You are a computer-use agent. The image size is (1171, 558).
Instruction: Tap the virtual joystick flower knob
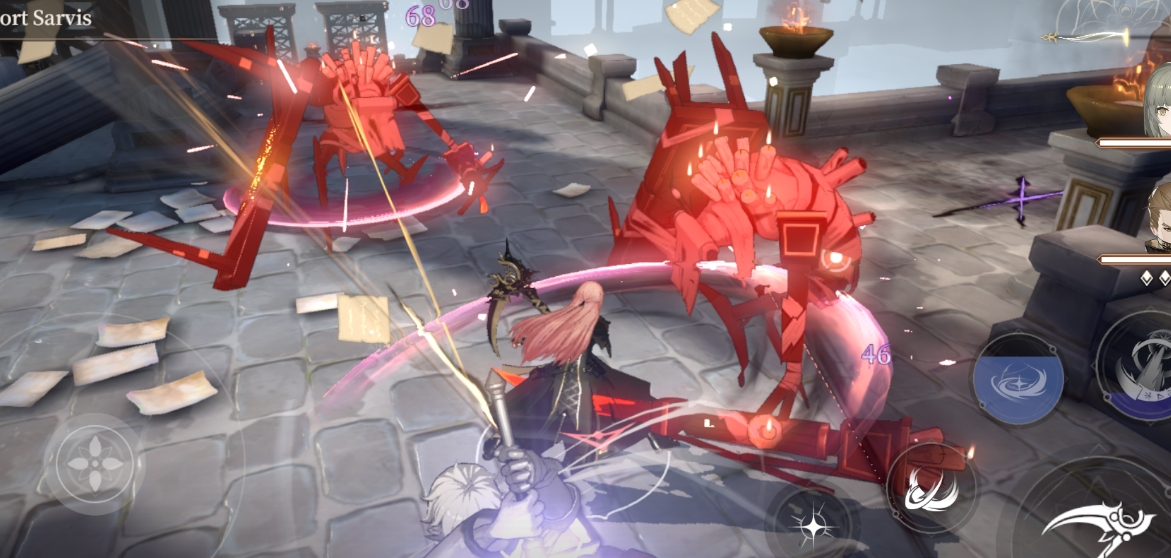click(x=95, y=462)
